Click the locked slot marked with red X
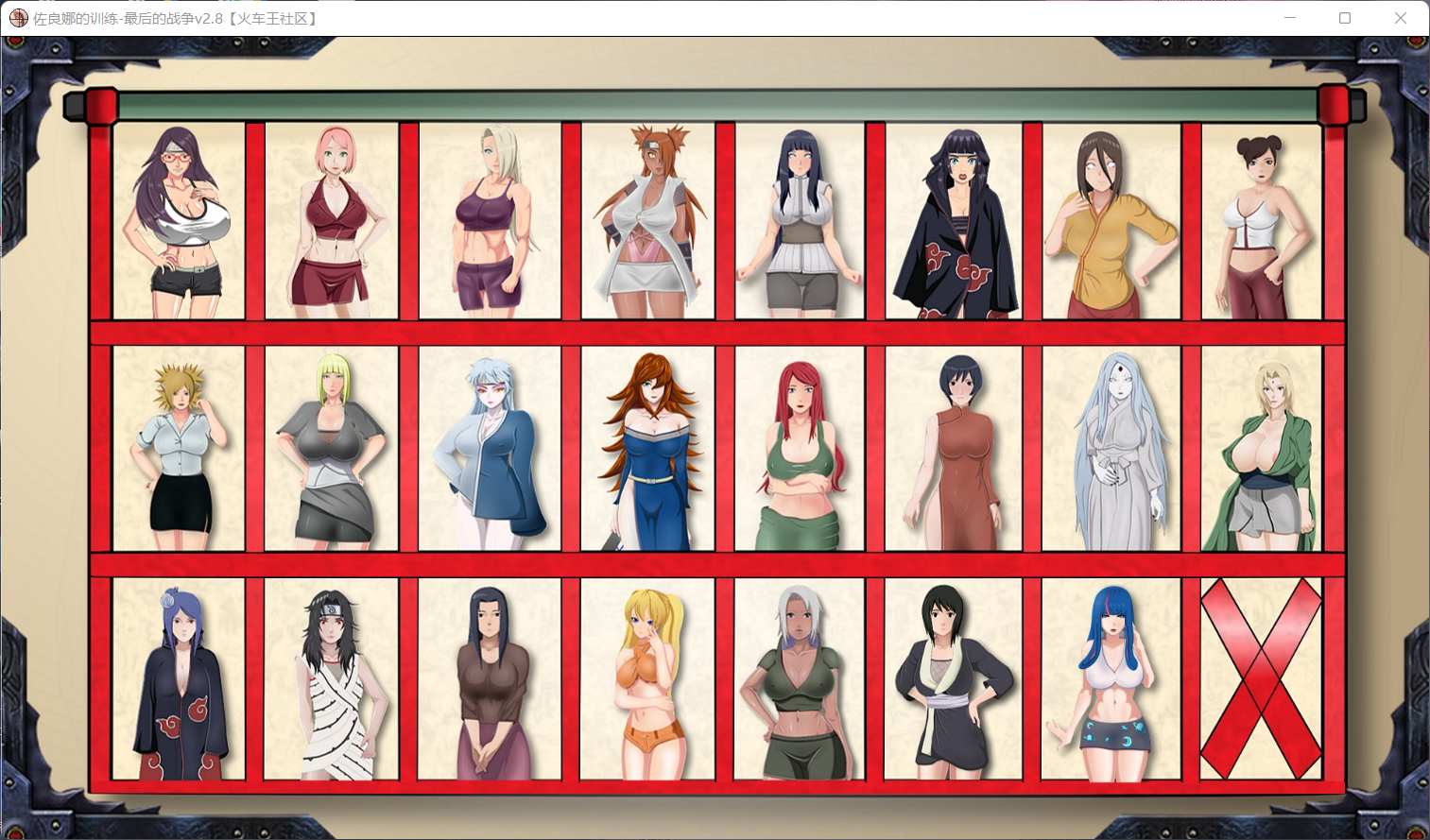 (x=1264, y=680)
